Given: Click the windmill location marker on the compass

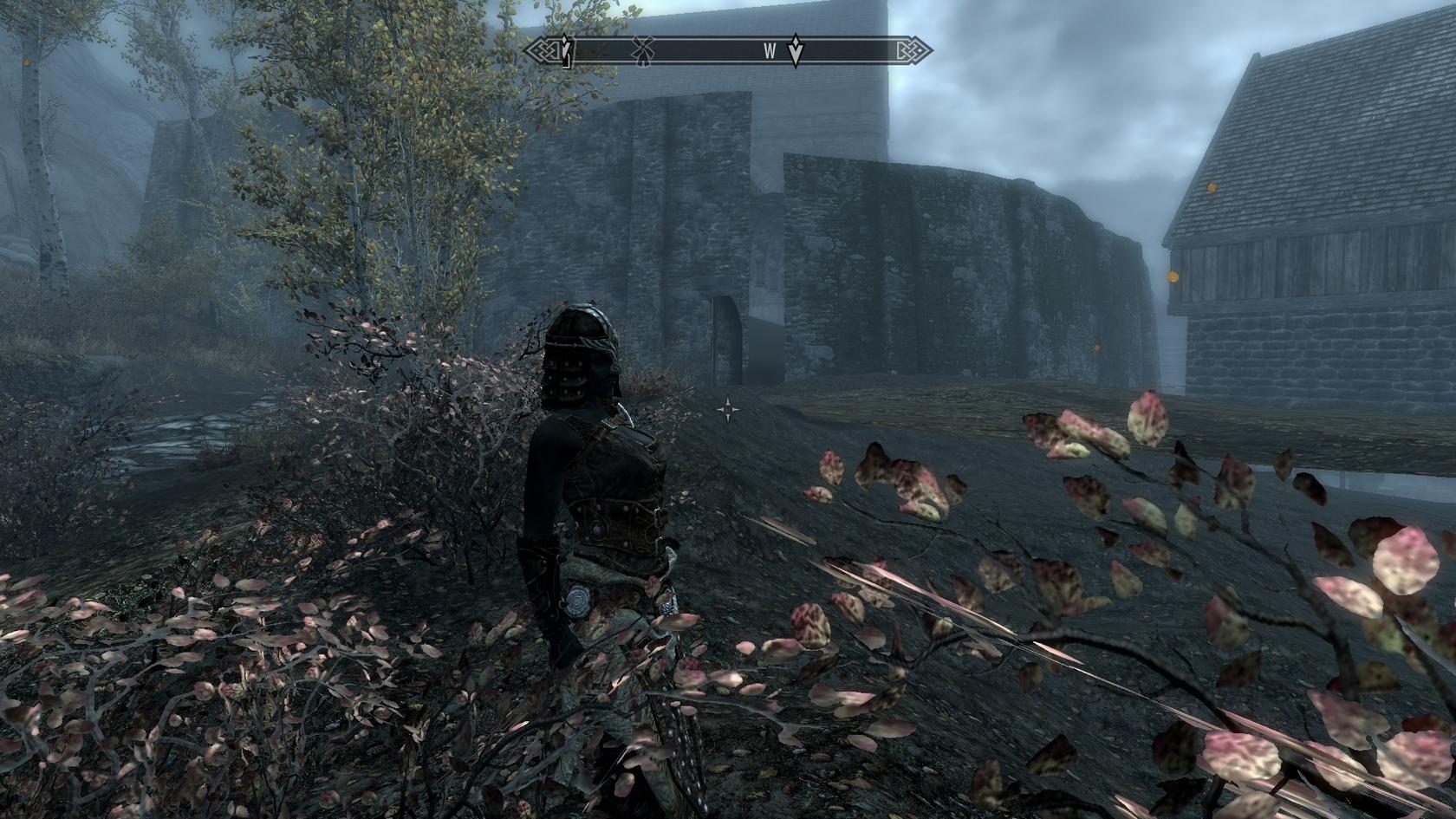Looking at the screenshot, I should pyautogui.click(x=641, y=51).
